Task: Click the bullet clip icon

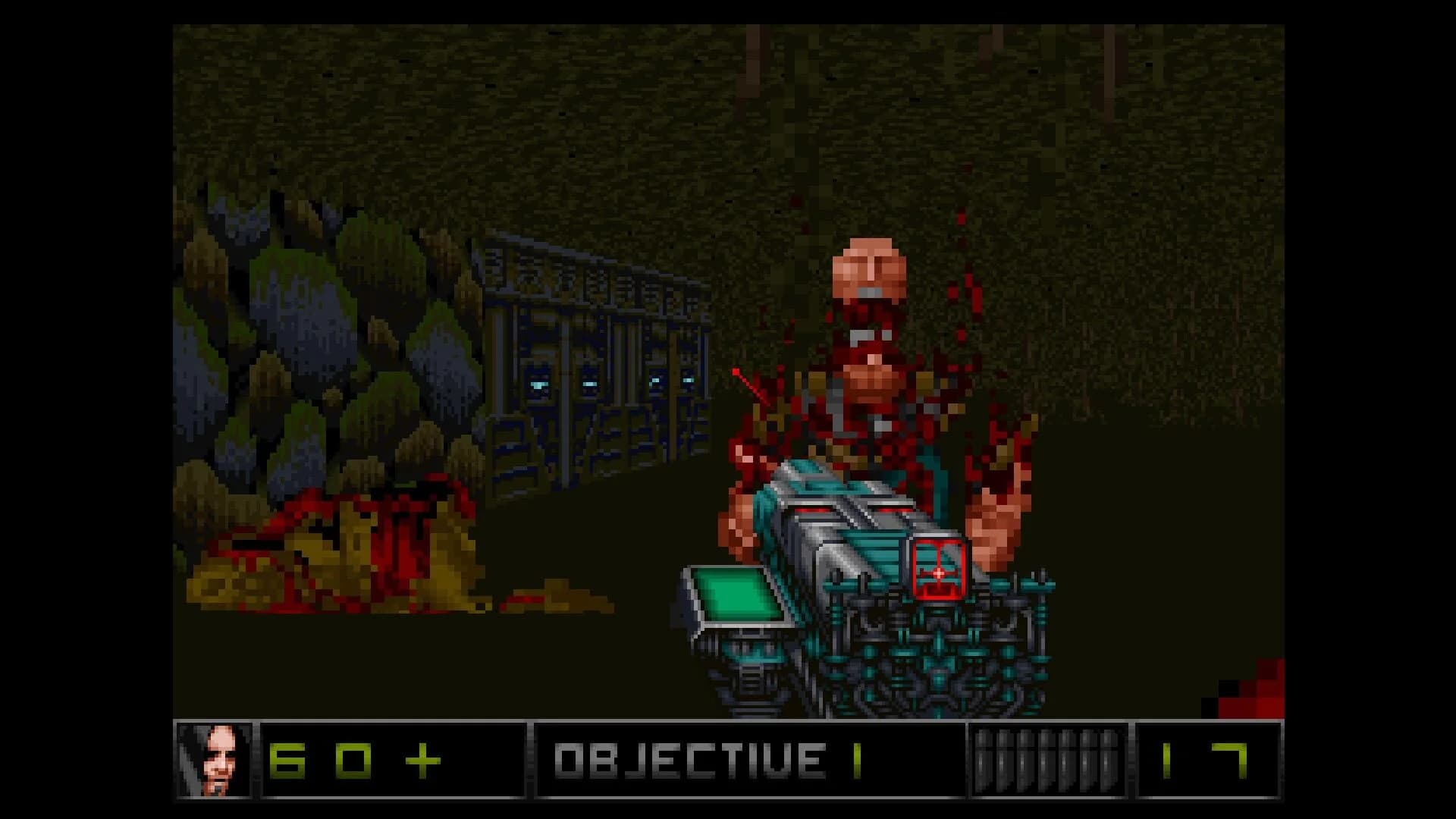Action: (x=1047, y=760)
